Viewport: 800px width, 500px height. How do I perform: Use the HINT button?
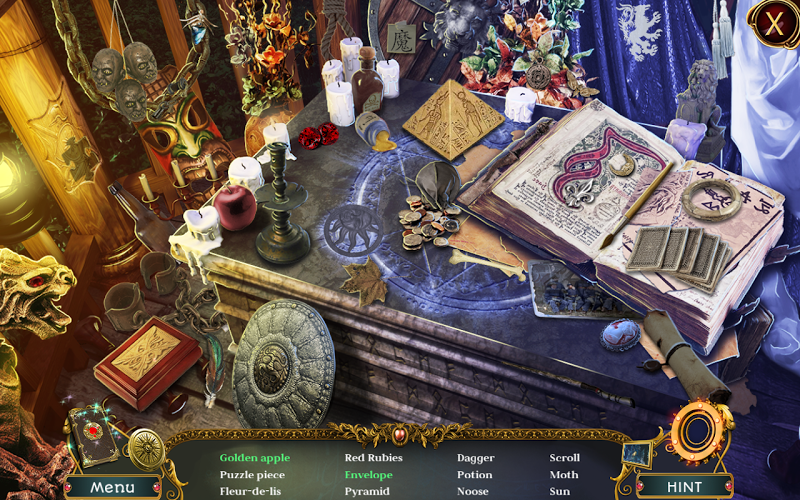(684, 487)
